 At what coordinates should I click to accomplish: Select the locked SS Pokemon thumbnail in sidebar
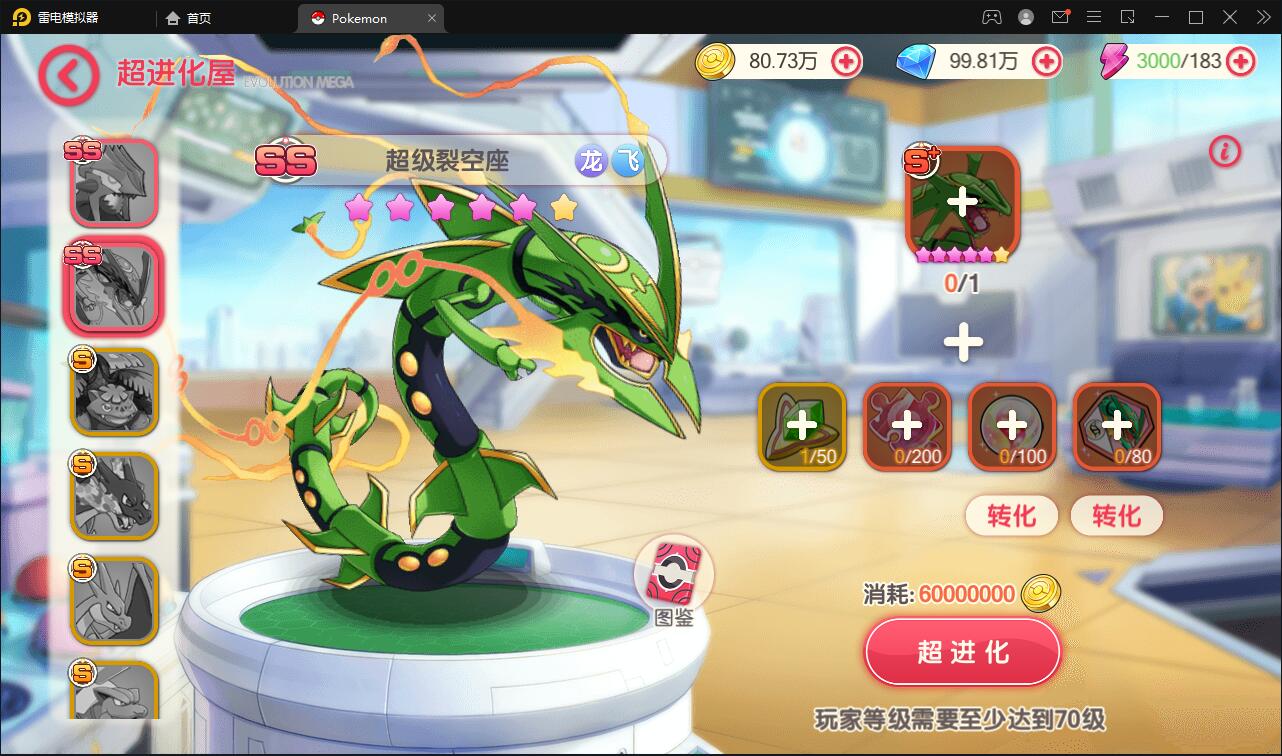click(x=113, y=180)
